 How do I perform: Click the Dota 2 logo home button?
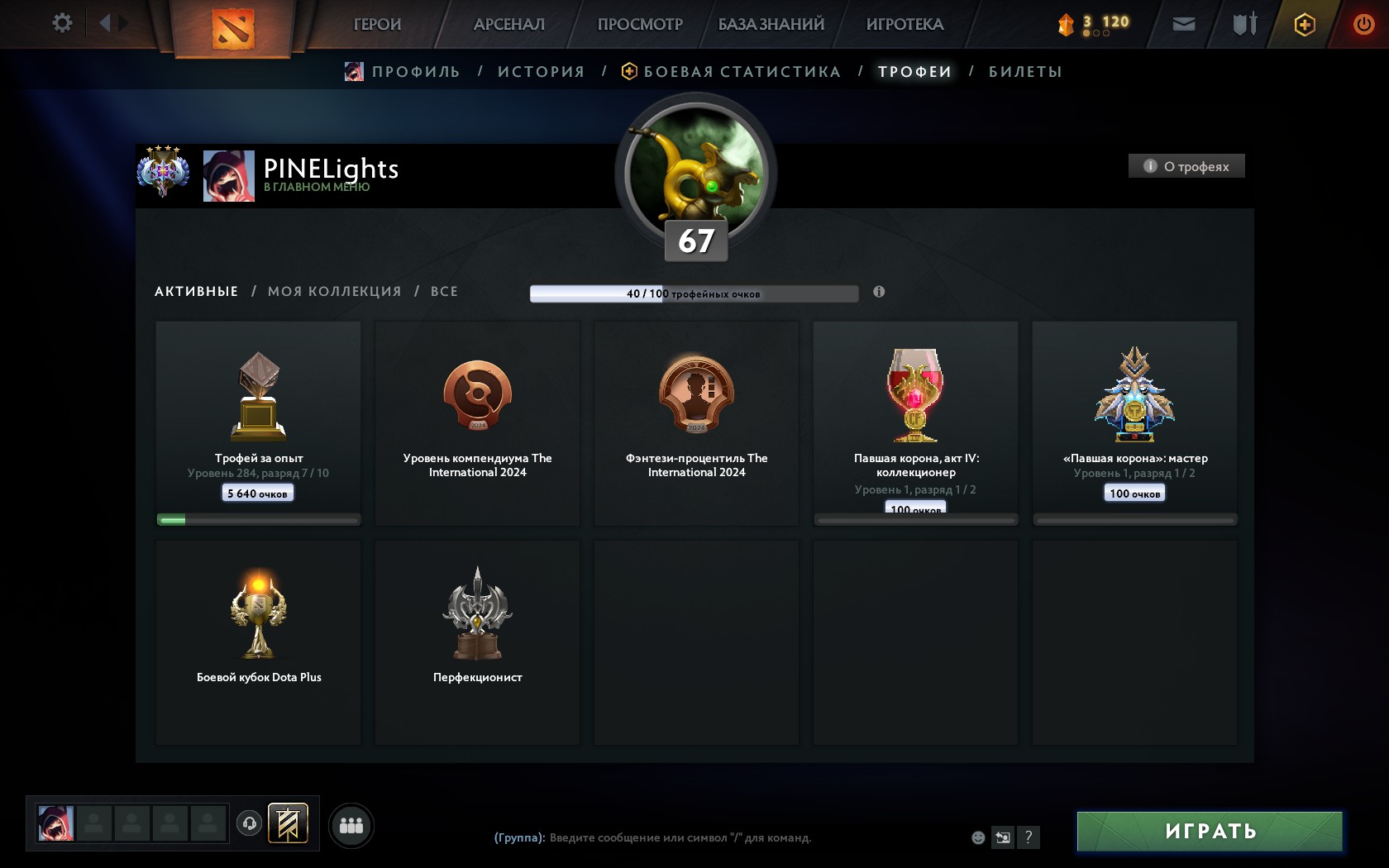tap(232, 28)
